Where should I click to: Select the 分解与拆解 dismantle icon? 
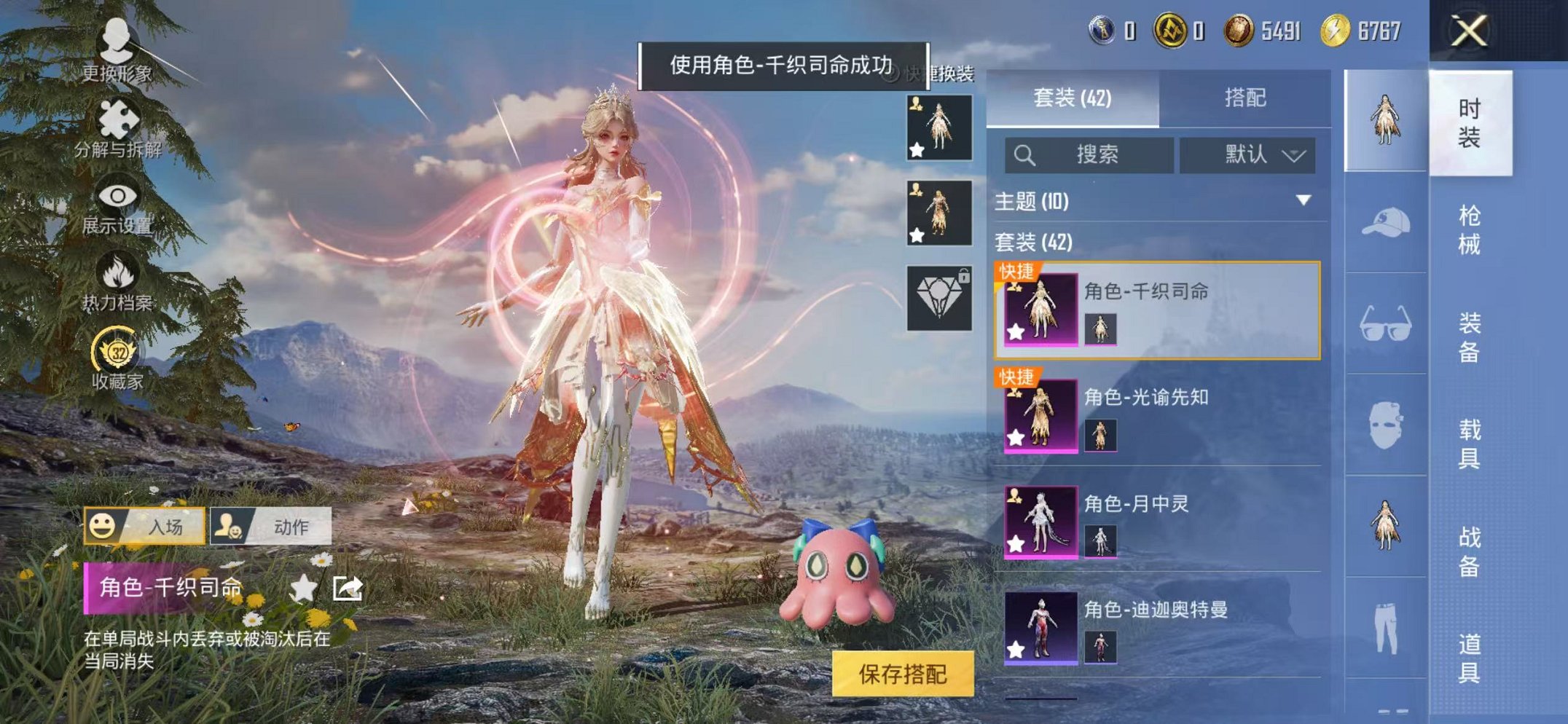pos(118,118)
